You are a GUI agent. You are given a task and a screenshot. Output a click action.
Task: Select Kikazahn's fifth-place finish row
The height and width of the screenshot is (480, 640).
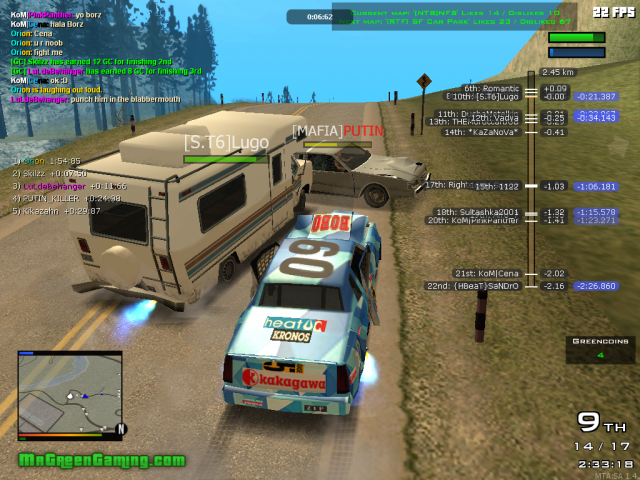coord(58,211)
